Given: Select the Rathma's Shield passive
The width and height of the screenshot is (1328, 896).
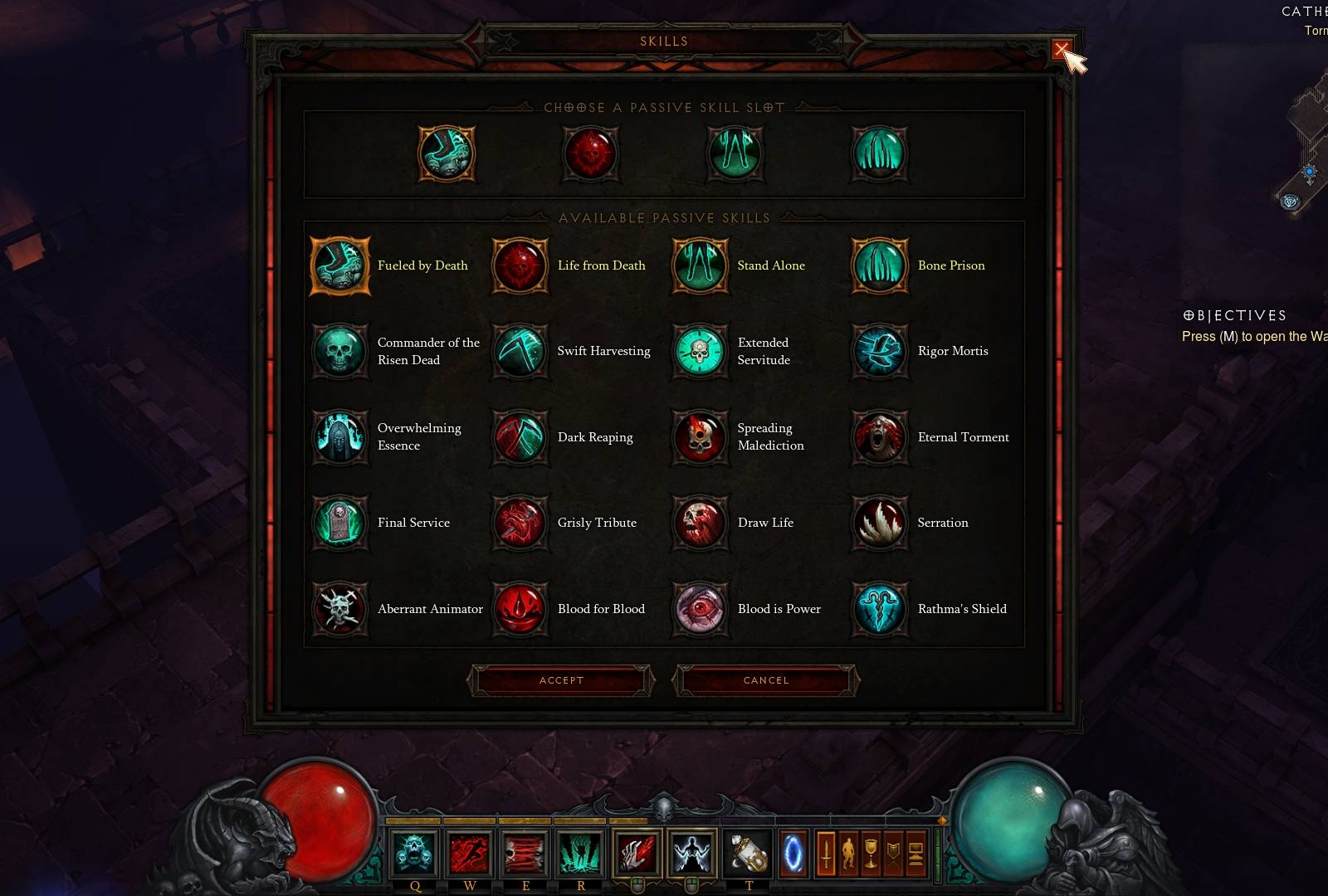Looking at the screenshot, I should coord(879,609).
